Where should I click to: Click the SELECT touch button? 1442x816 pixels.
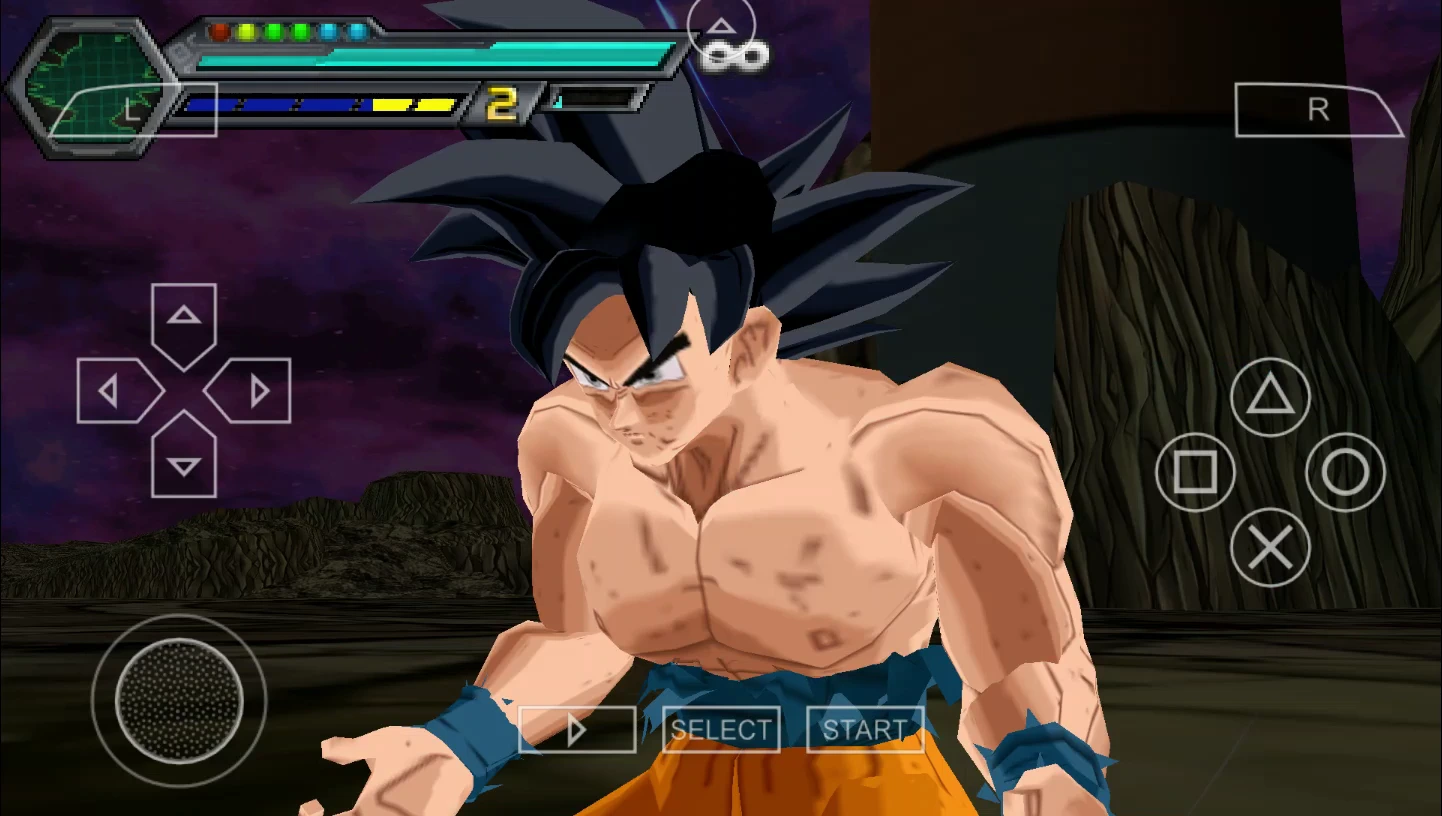pos(721,729)
